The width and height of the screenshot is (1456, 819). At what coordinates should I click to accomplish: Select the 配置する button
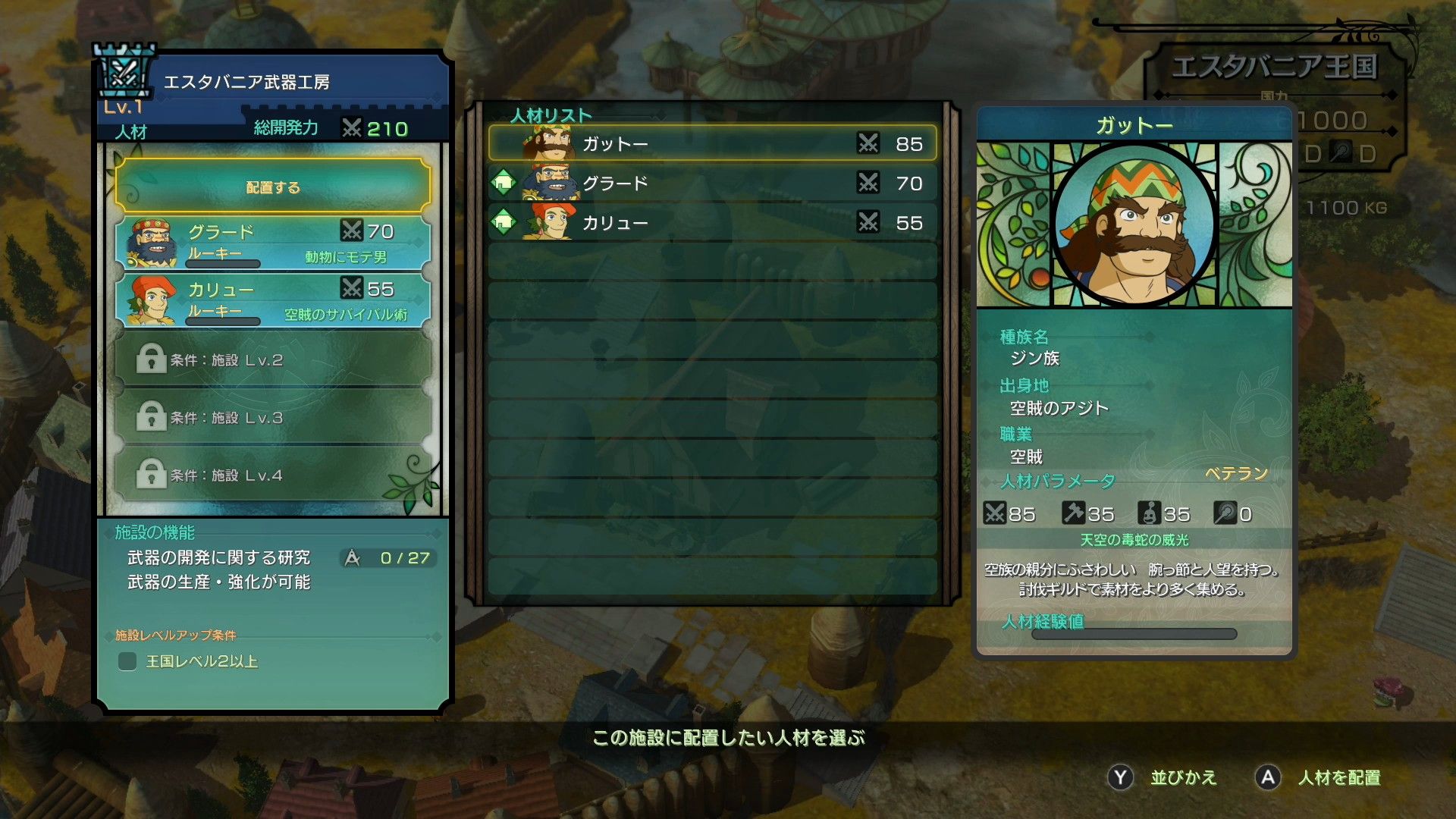click(273, 187)
